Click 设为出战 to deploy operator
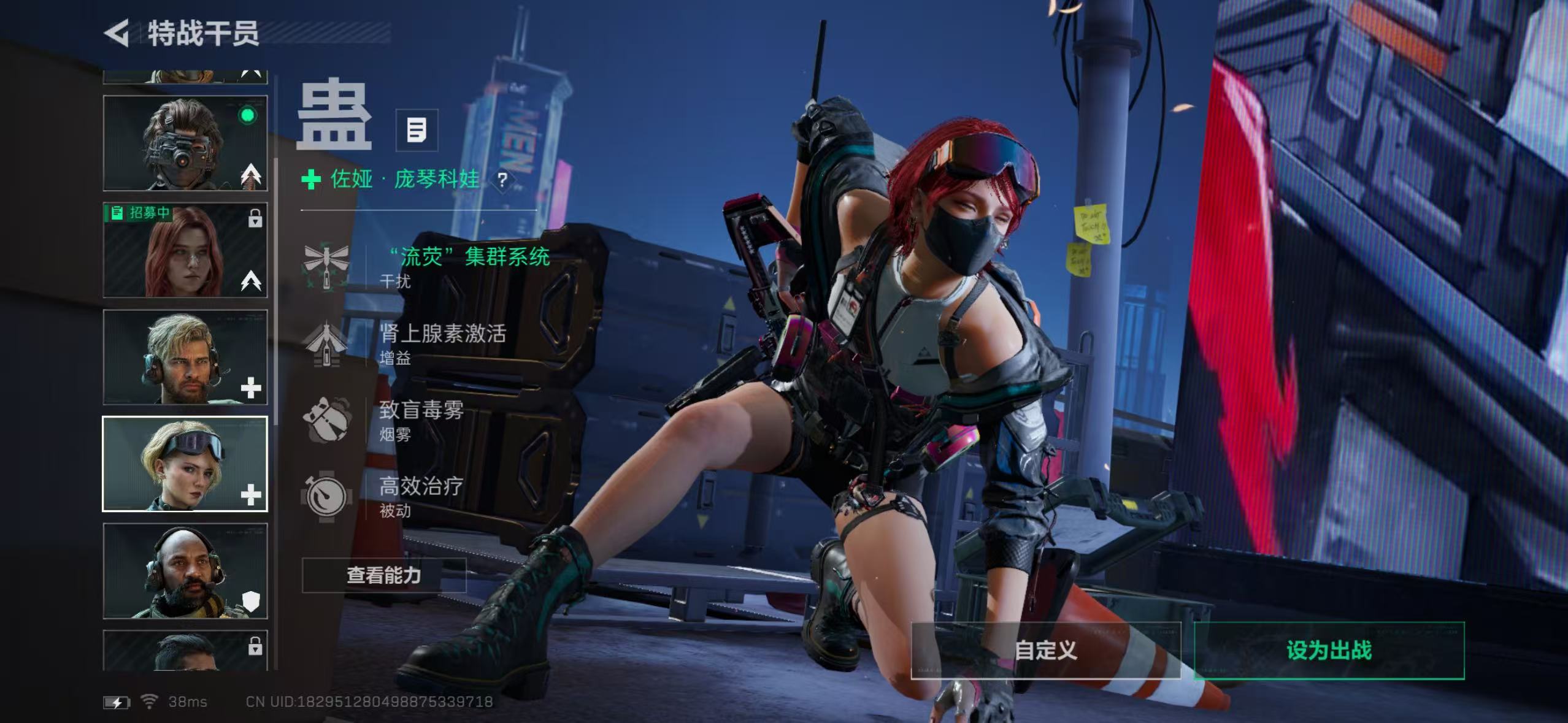This screenshot has width=1568, height=723. pyautogui.click(x=1329, y=651)
